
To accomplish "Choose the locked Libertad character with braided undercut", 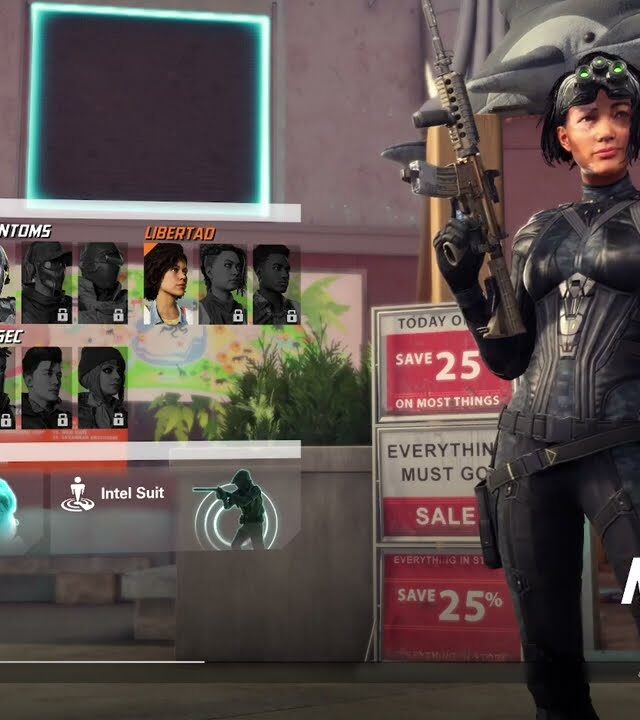I will (222, 284).
